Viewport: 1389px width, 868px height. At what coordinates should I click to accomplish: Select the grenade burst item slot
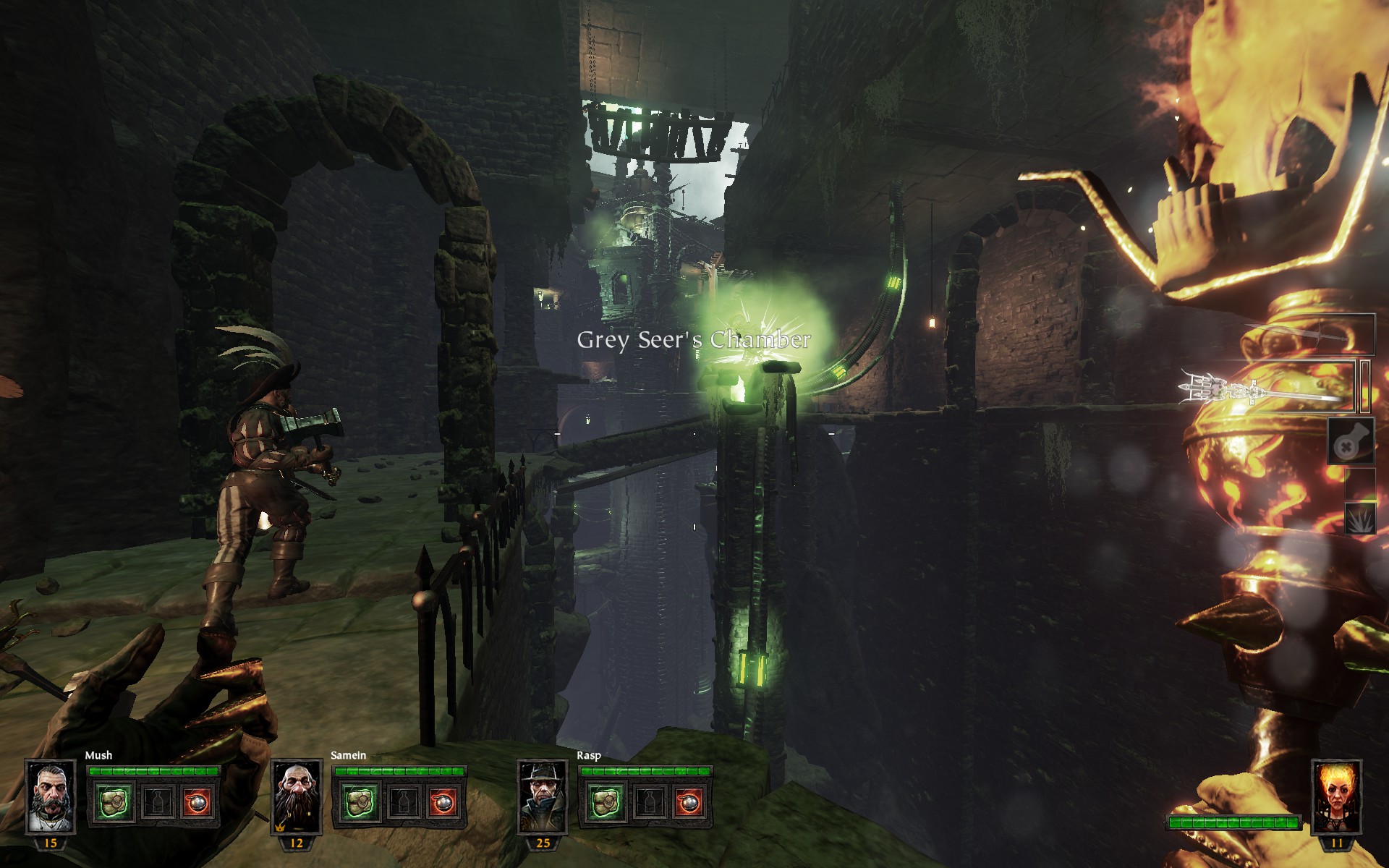pyautogui.click(x=1359, y=519)
